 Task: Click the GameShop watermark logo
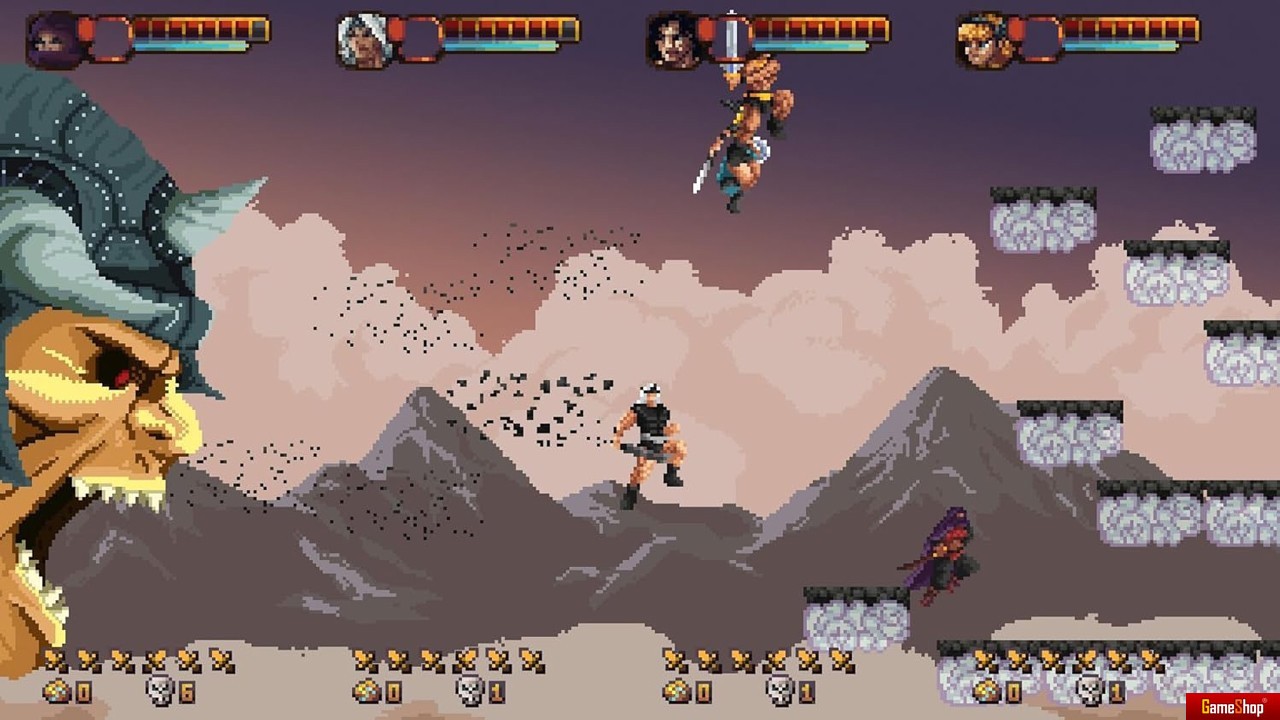(1233, 707)
